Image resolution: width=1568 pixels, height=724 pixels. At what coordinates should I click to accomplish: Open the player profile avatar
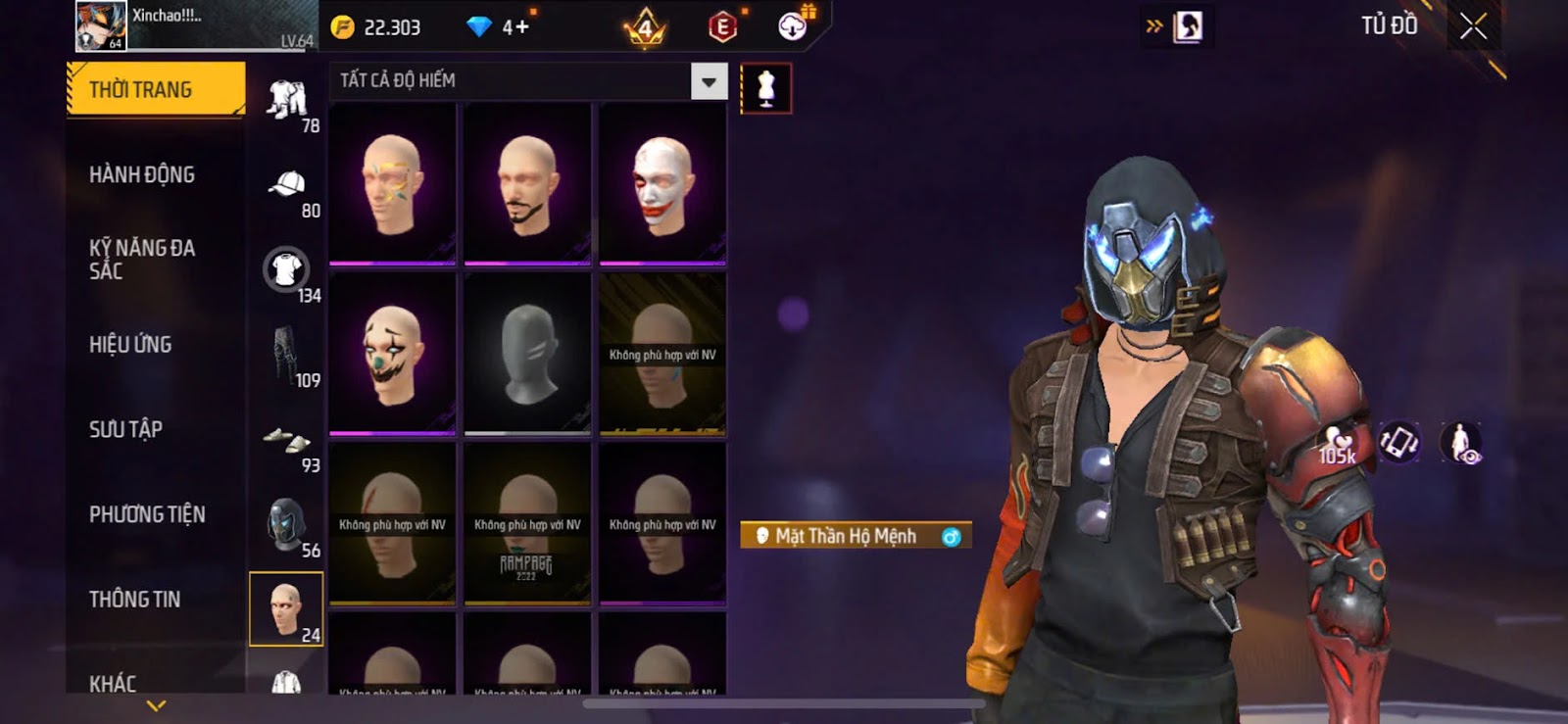[101, 26]
